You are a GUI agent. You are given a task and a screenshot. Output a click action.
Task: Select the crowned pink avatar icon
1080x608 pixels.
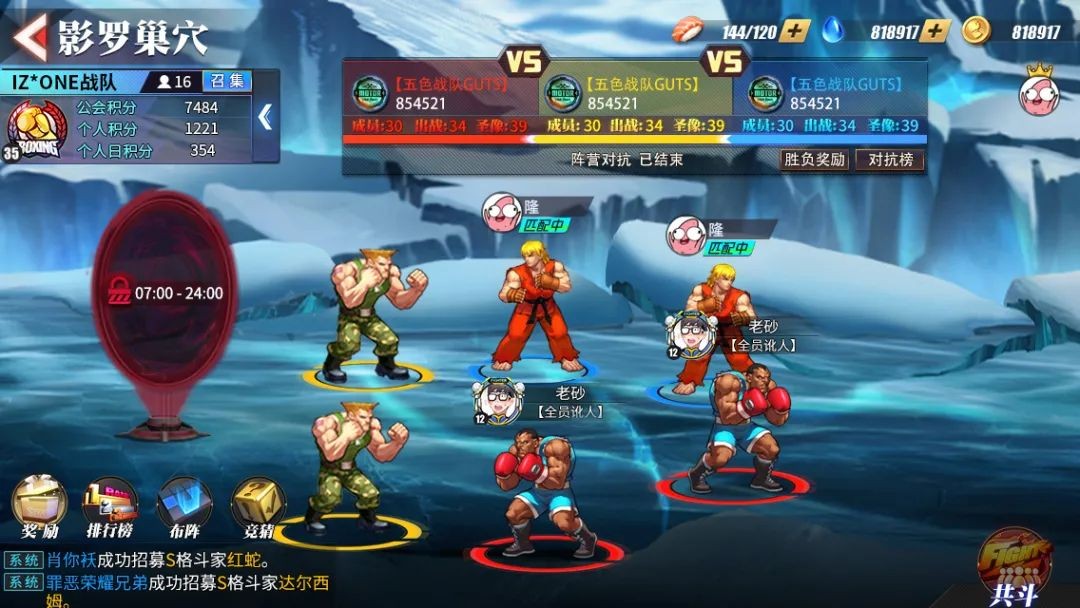pos(1040,92)
